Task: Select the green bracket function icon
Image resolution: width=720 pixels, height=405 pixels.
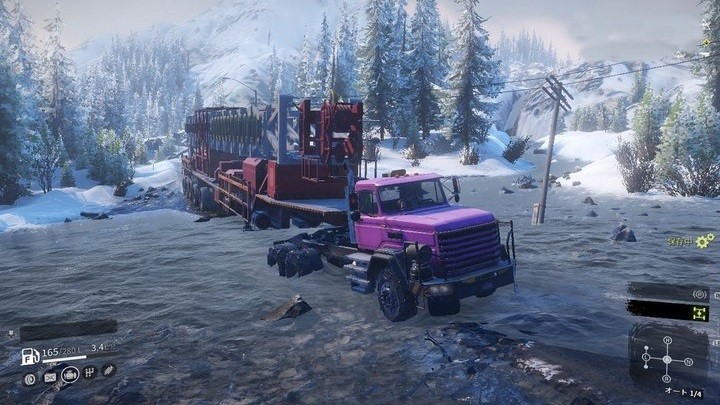Action: point(700,314)
